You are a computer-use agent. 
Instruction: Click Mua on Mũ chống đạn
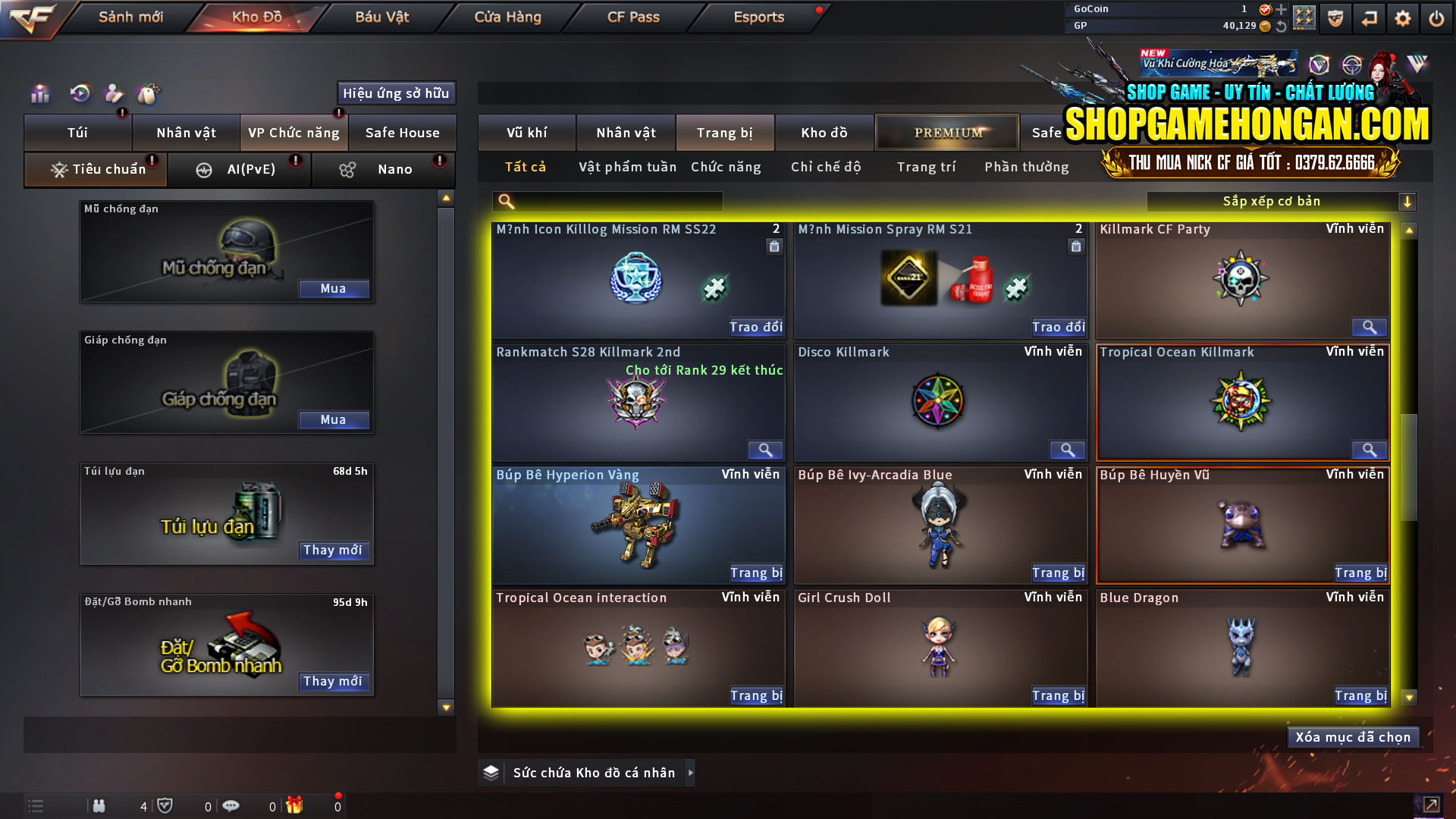click(334, 288)
